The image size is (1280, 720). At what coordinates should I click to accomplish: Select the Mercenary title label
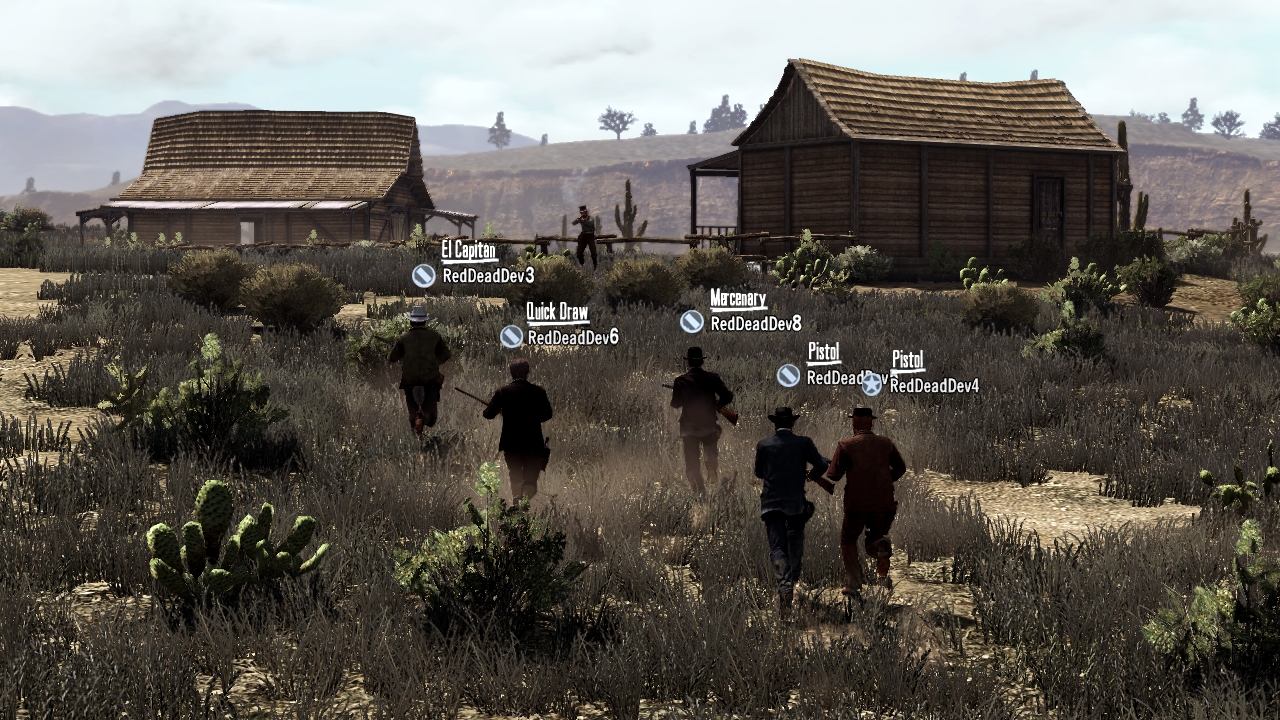click(737, 296)
